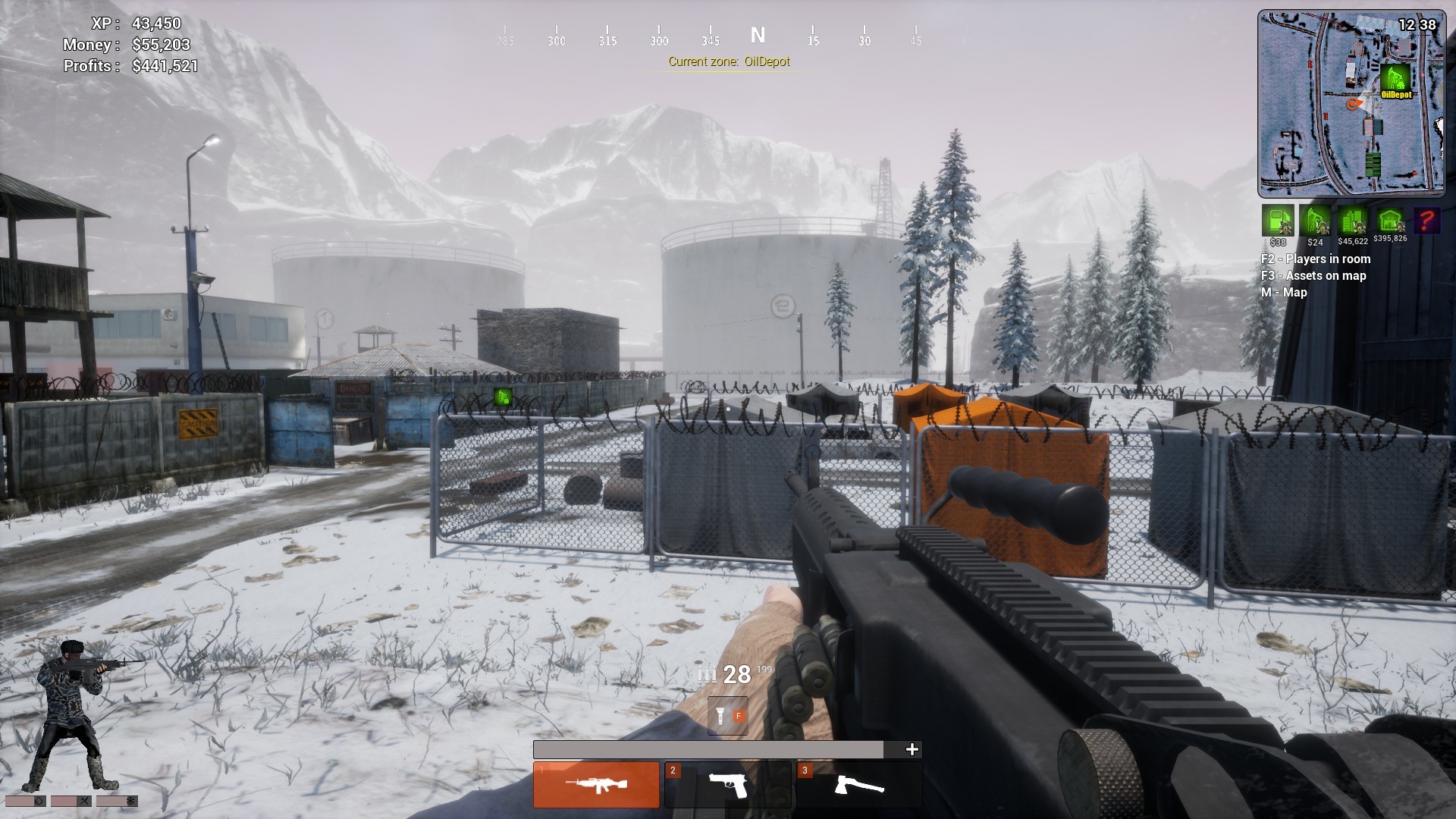Switch to the pistol in slot 2

727,784
